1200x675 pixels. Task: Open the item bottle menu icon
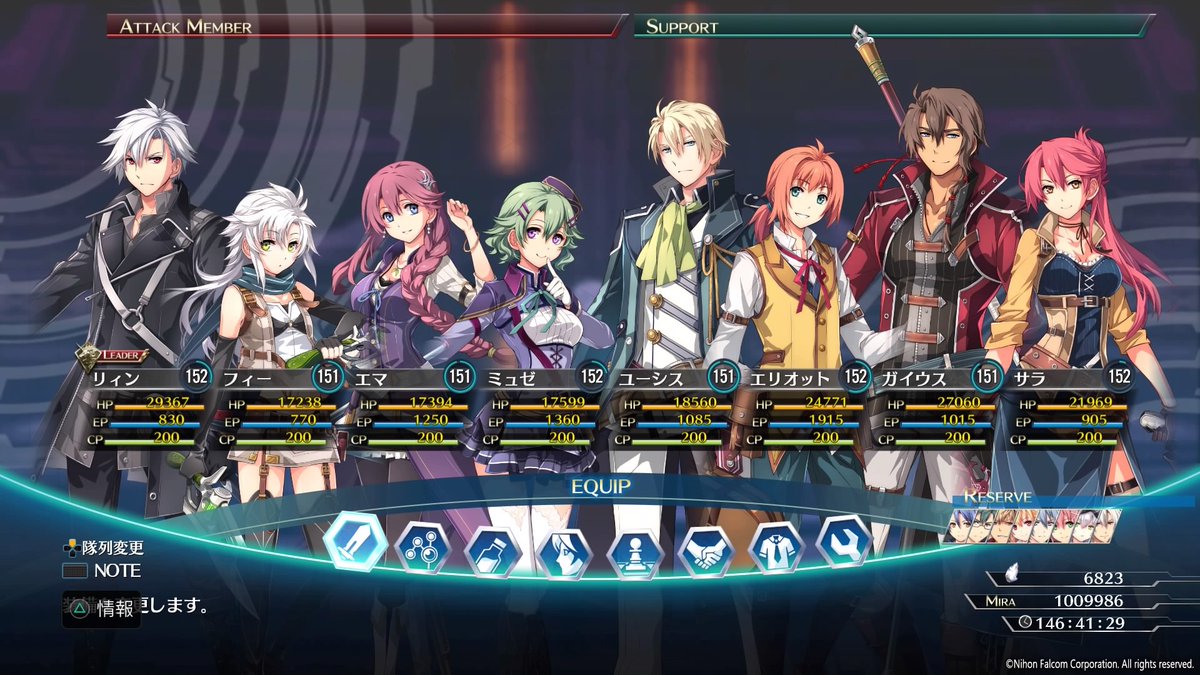[495, 551]
